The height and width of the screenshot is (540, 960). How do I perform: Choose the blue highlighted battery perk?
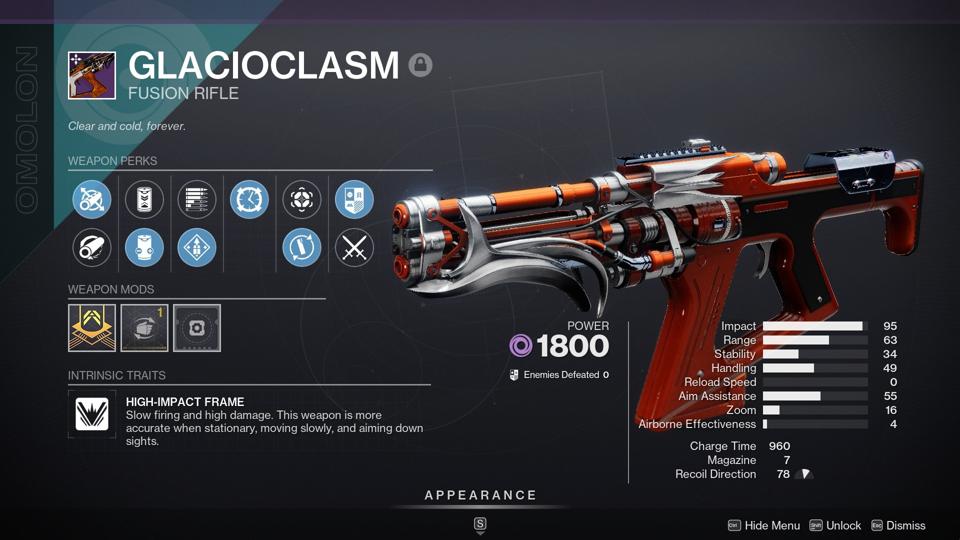pos(144,248)
